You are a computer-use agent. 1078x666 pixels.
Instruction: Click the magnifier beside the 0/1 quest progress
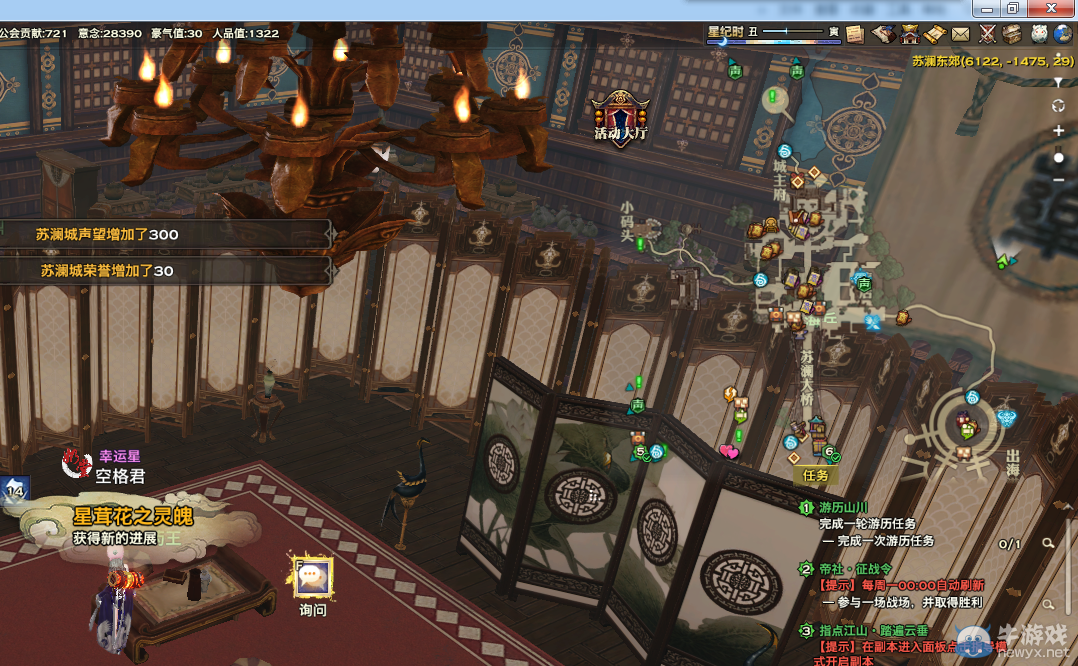[1048, 544]
